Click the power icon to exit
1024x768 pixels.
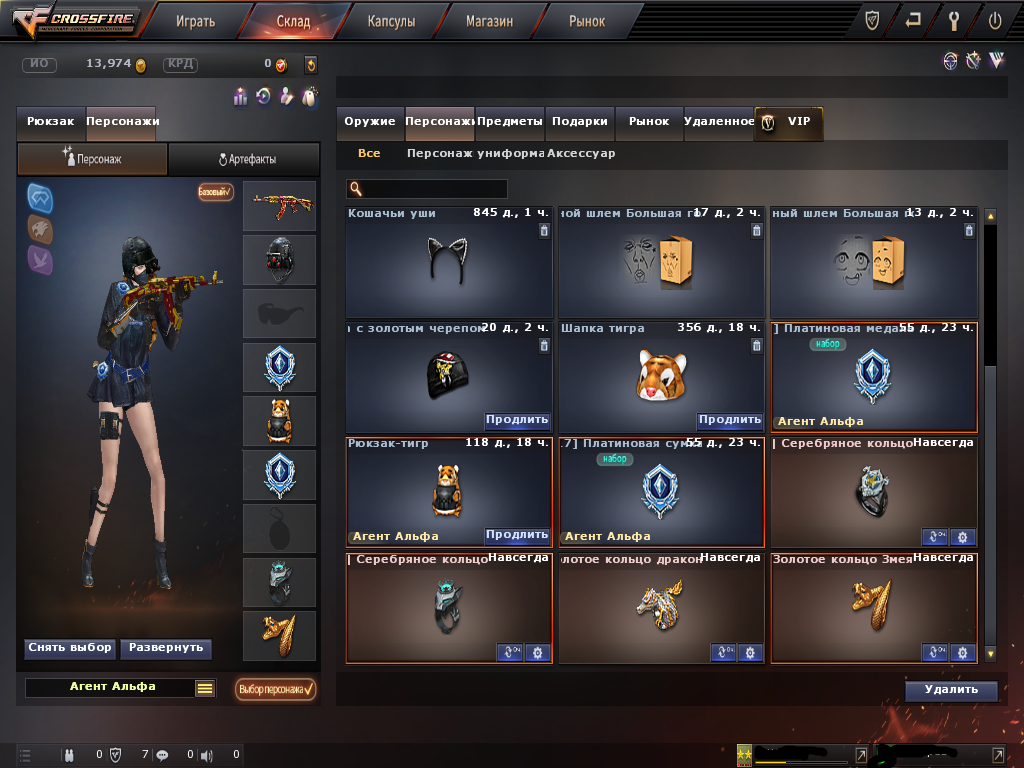[994, 20]
